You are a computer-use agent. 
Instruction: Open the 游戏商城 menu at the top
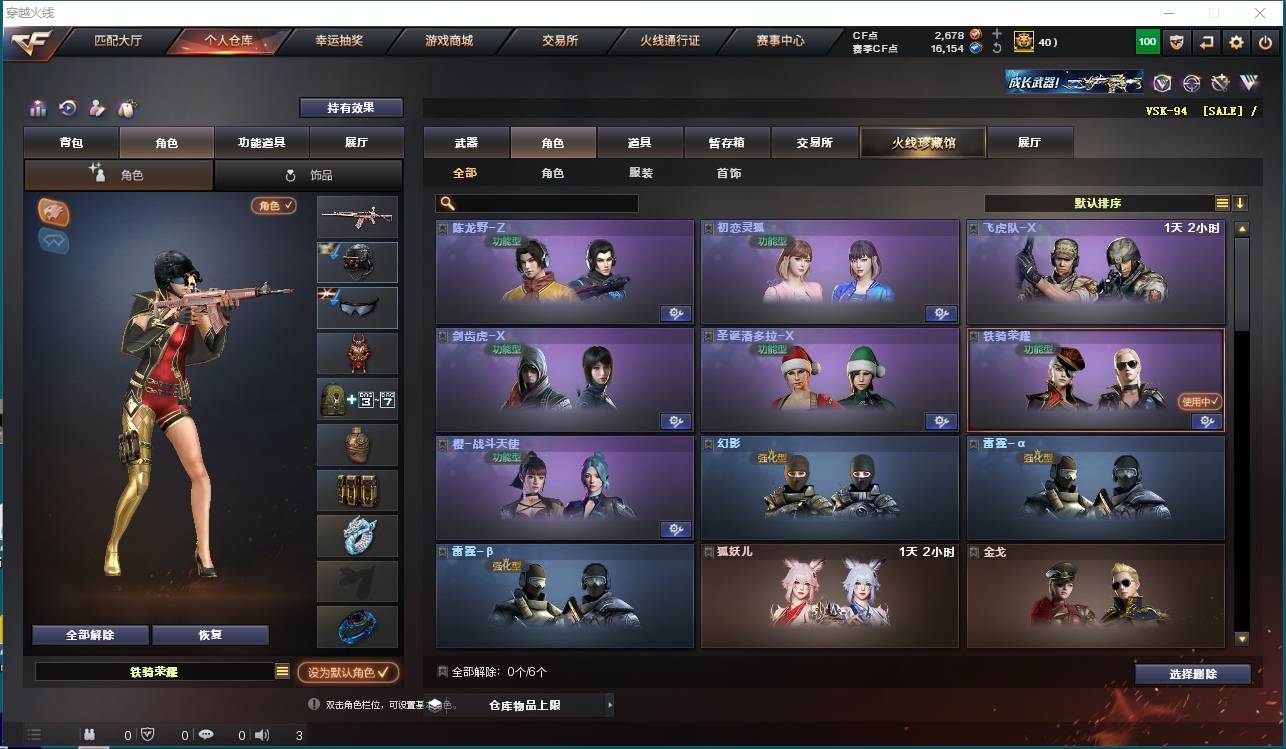[x=450, y=42]
